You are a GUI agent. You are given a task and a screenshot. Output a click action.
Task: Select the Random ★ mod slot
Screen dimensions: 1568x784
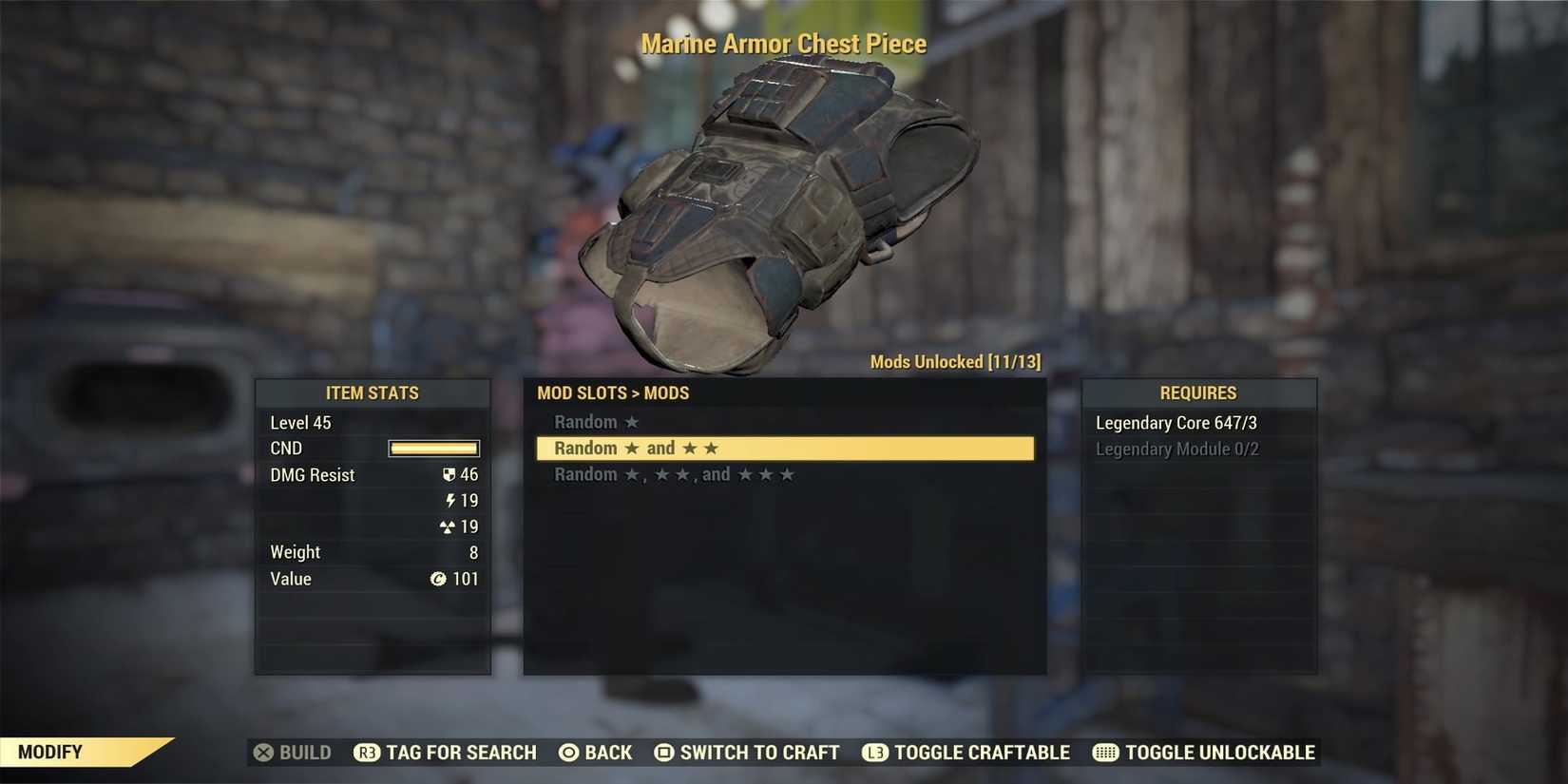coord(596,421)
